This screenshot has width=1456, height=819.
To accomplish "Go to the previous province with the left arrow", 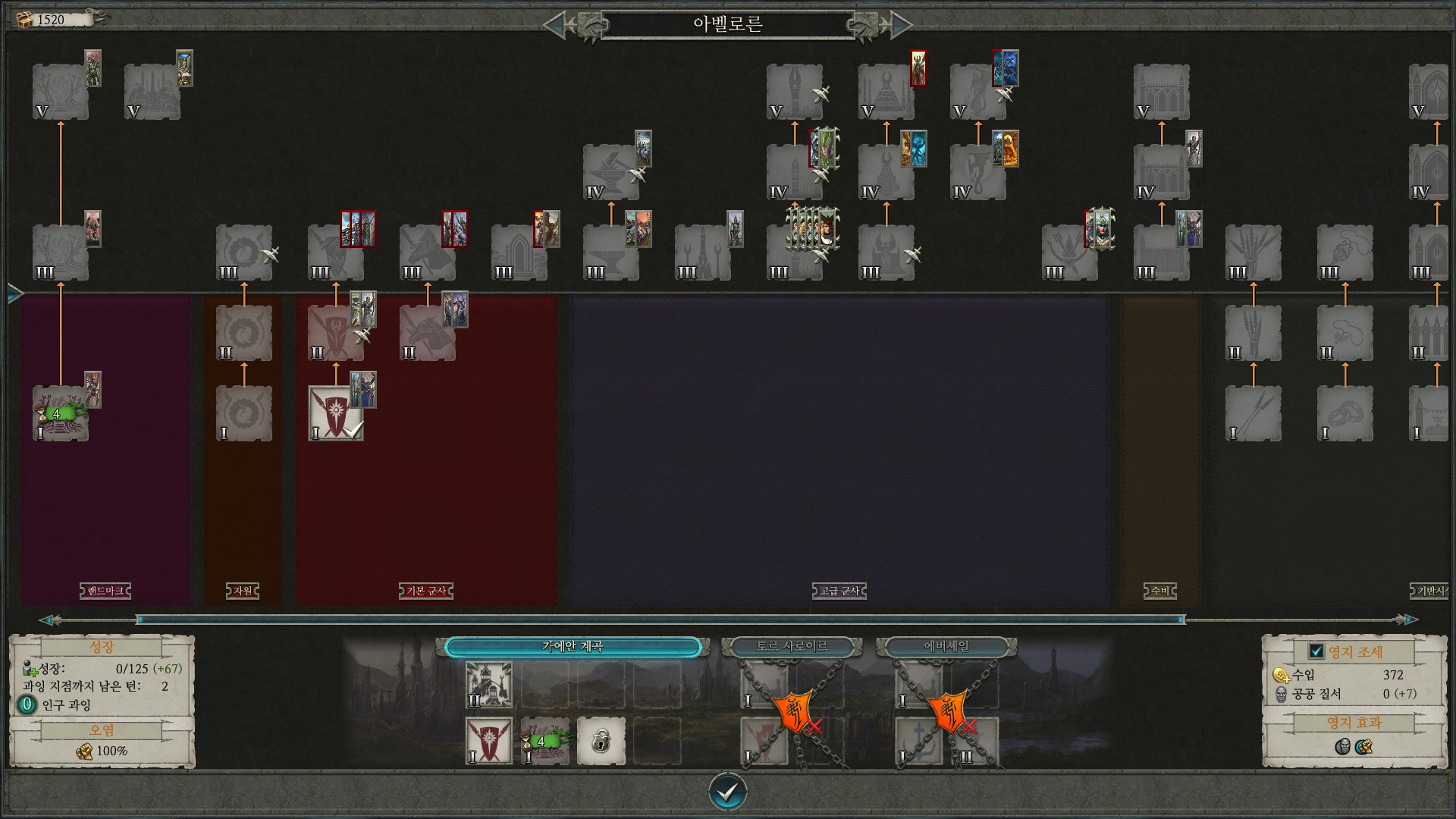I will click(555, 25).
